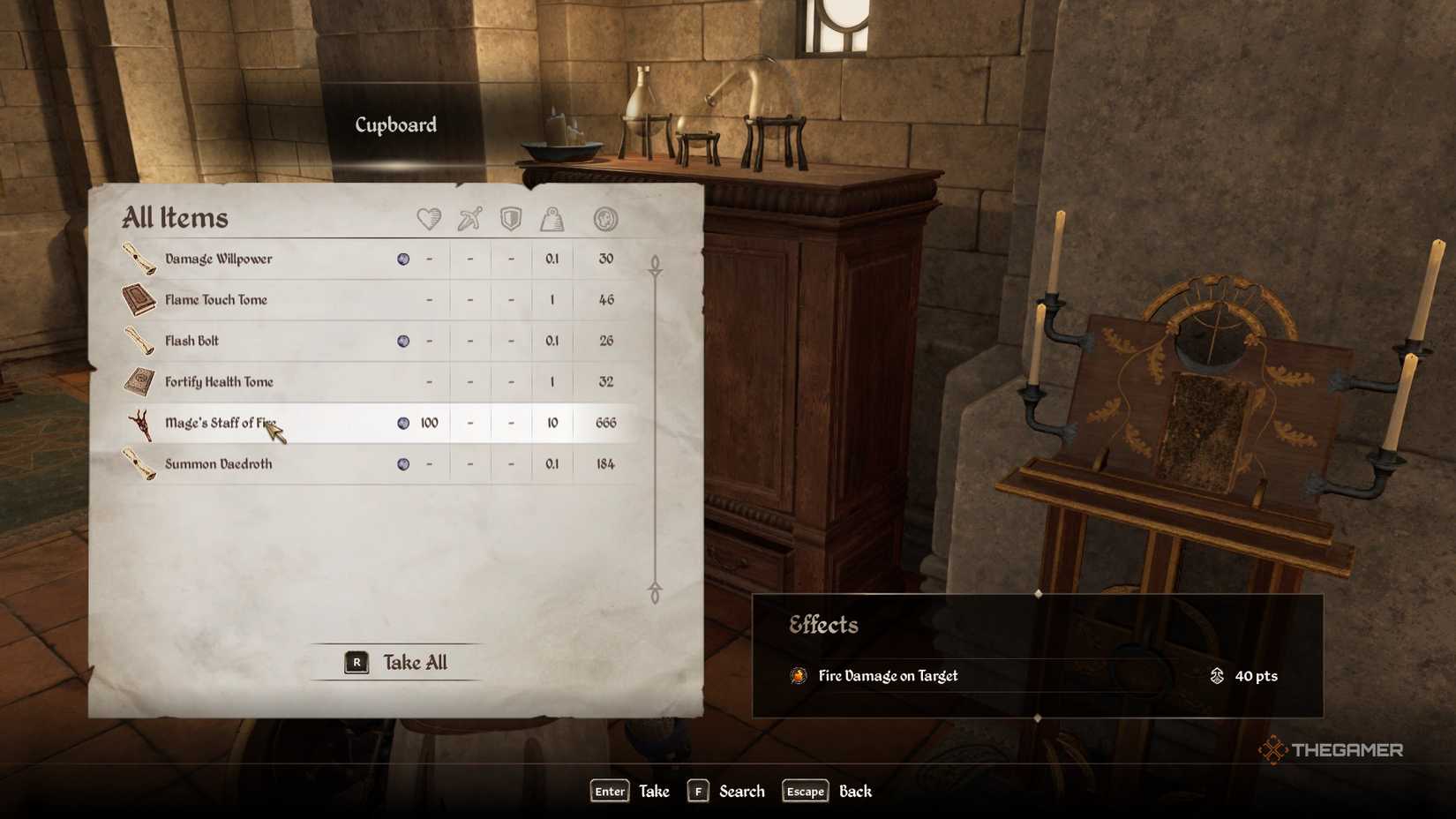The height and width of the screenshot is (819, 1456).
Task: Click the 40 pts magnitude icon in Effects
Action: click(1217, 676)
